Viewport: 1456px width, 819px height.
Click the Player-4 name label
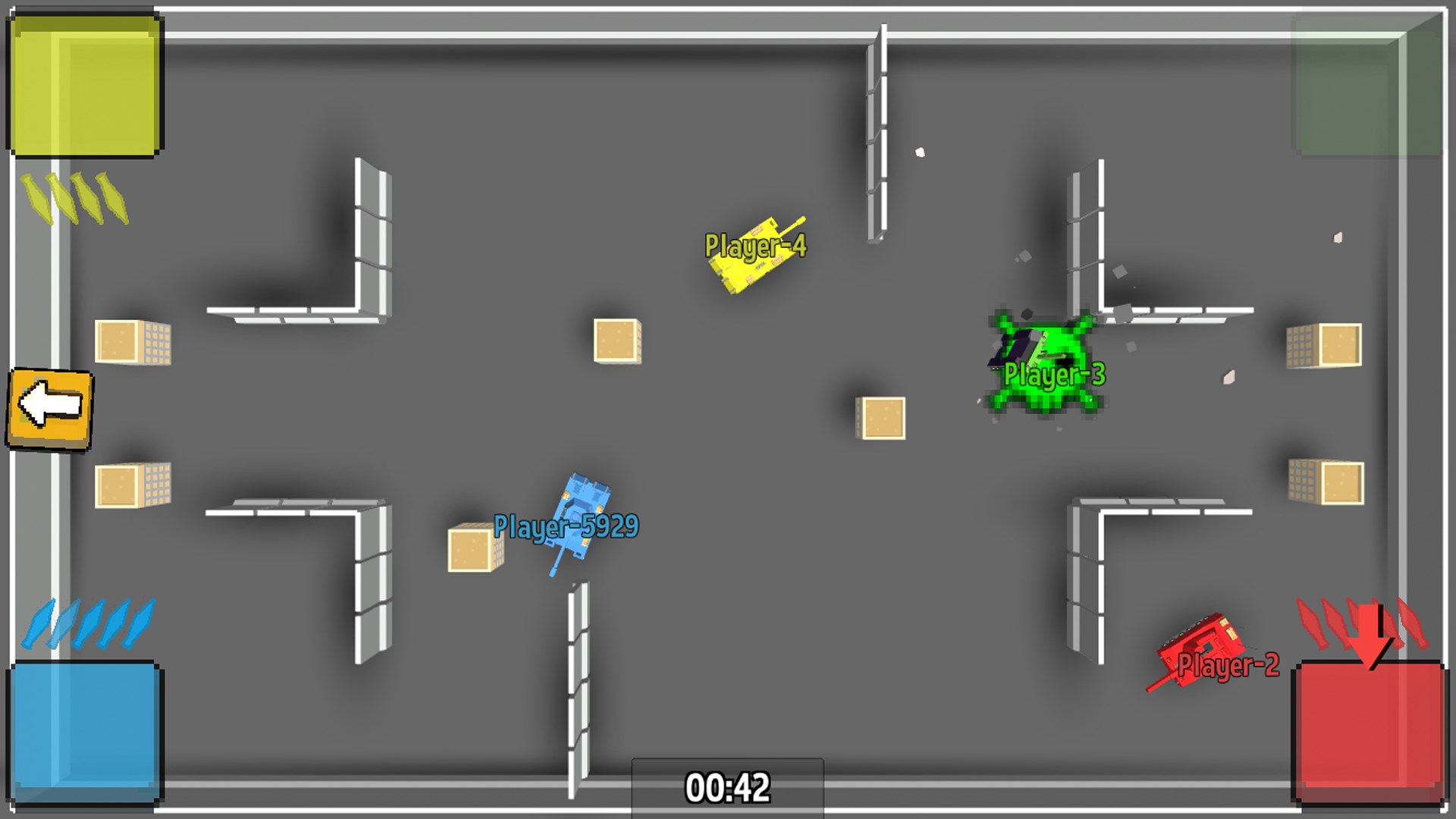pos(755,244)
